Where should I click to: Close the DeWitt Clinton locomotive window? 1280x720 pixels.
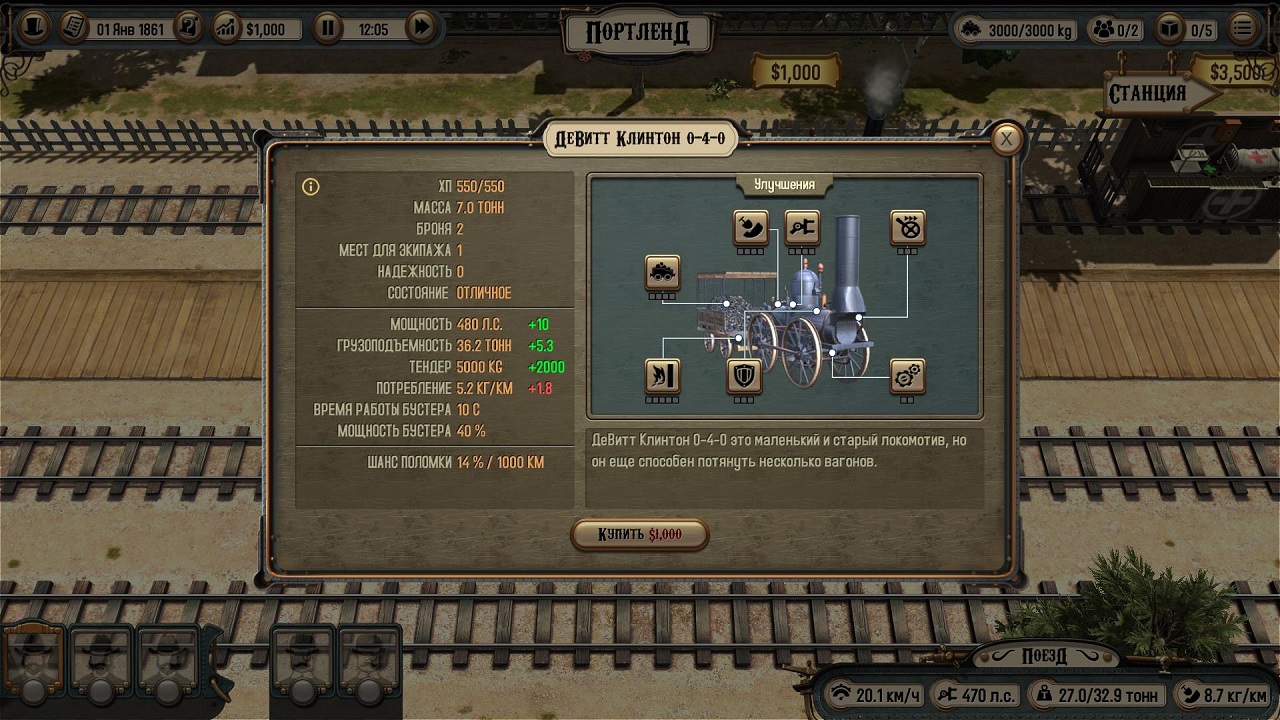click(1007, 139)
